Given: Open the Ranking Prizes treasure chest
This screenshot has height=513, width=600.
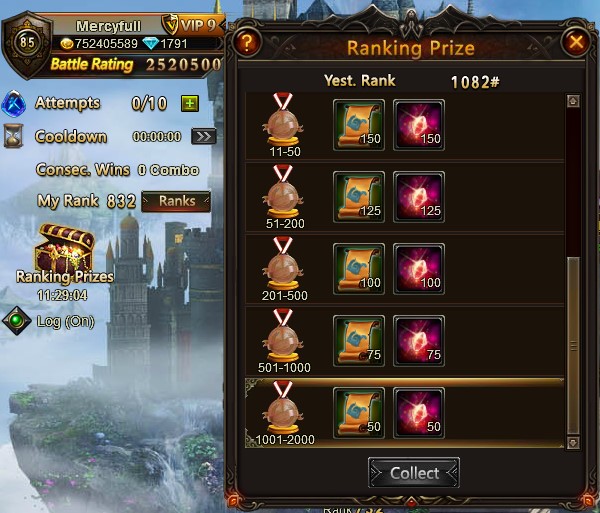Looking at the screenshot, I should coord(63,250).
